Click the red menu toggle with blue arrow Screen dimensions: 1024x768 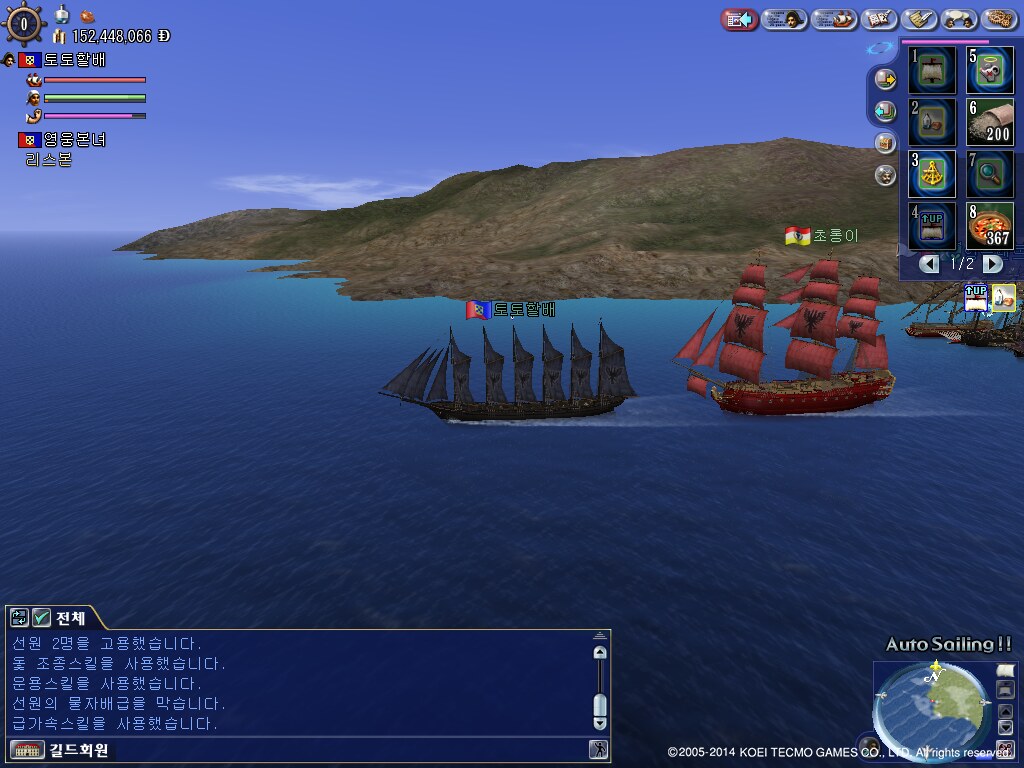pyautogui.click(x=739, y=19)
